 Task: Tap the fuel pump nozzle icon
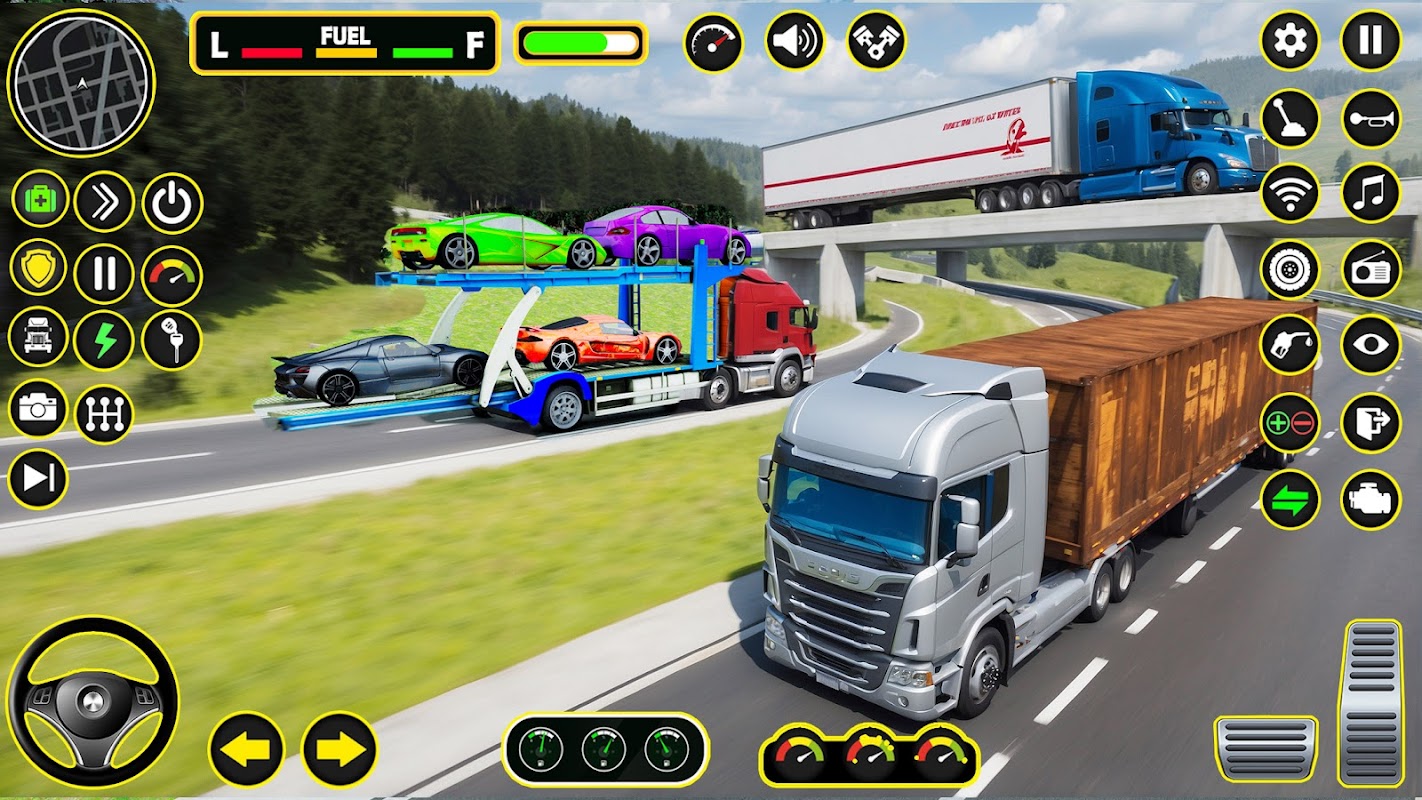[1290, 344]
